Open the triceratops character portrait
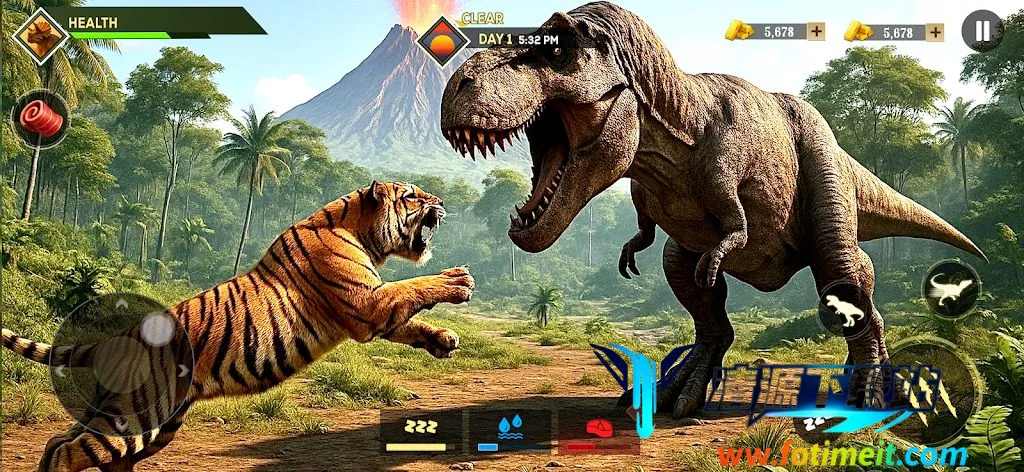 [x=40, y=35]
